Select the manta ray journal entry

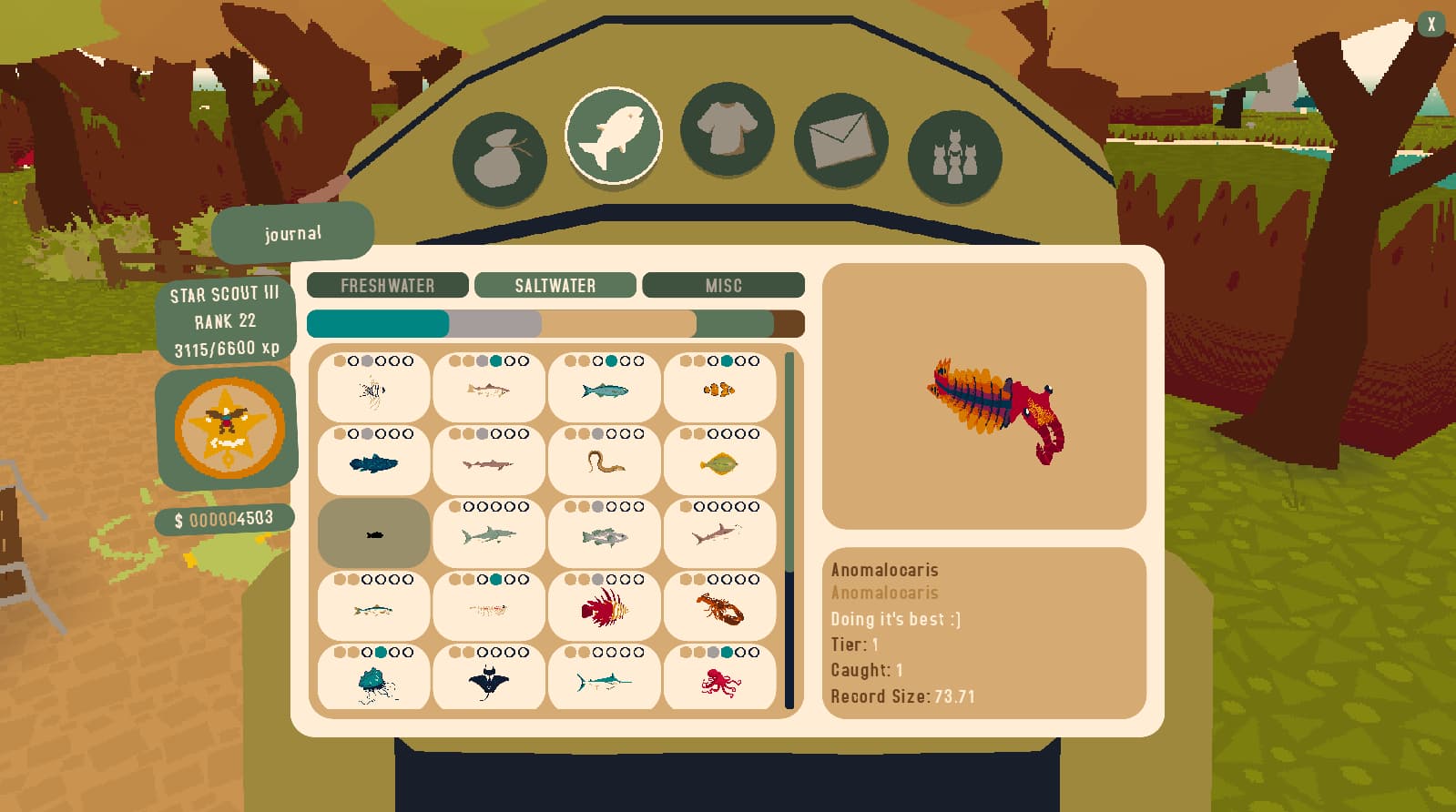pos(489,681)
